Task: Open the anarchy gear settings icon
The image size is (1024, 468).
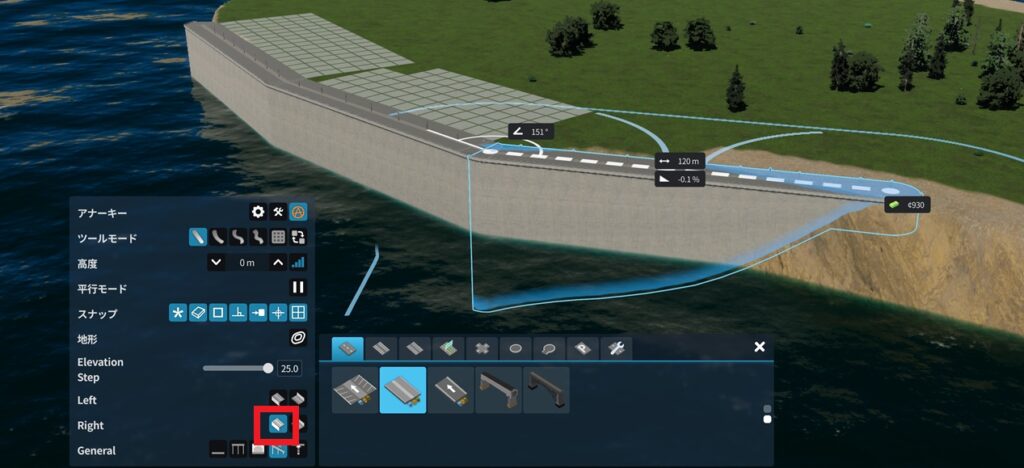Action: tap(258, 212)
